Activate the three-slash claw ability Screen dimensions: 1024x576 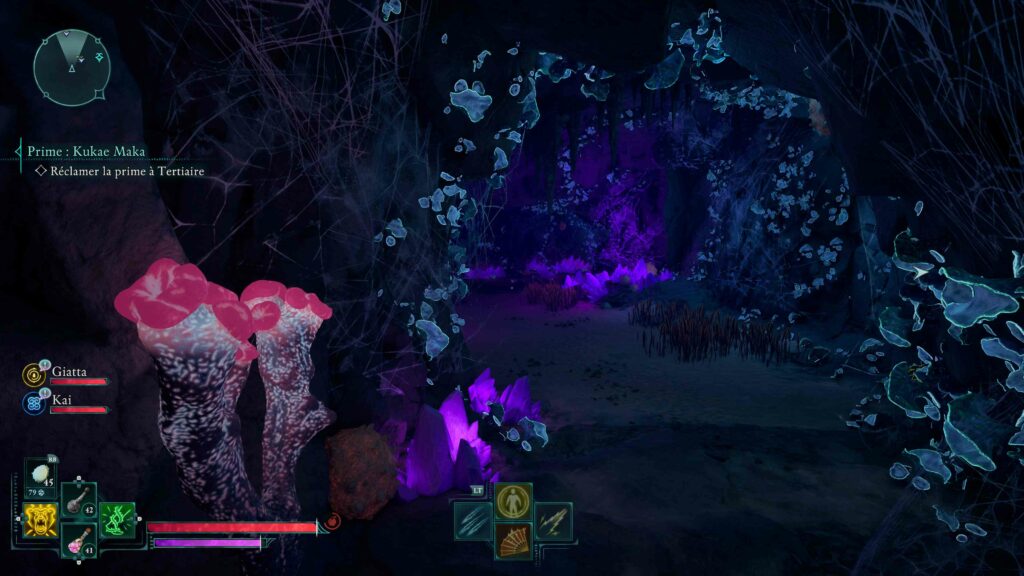click(473, 520)
